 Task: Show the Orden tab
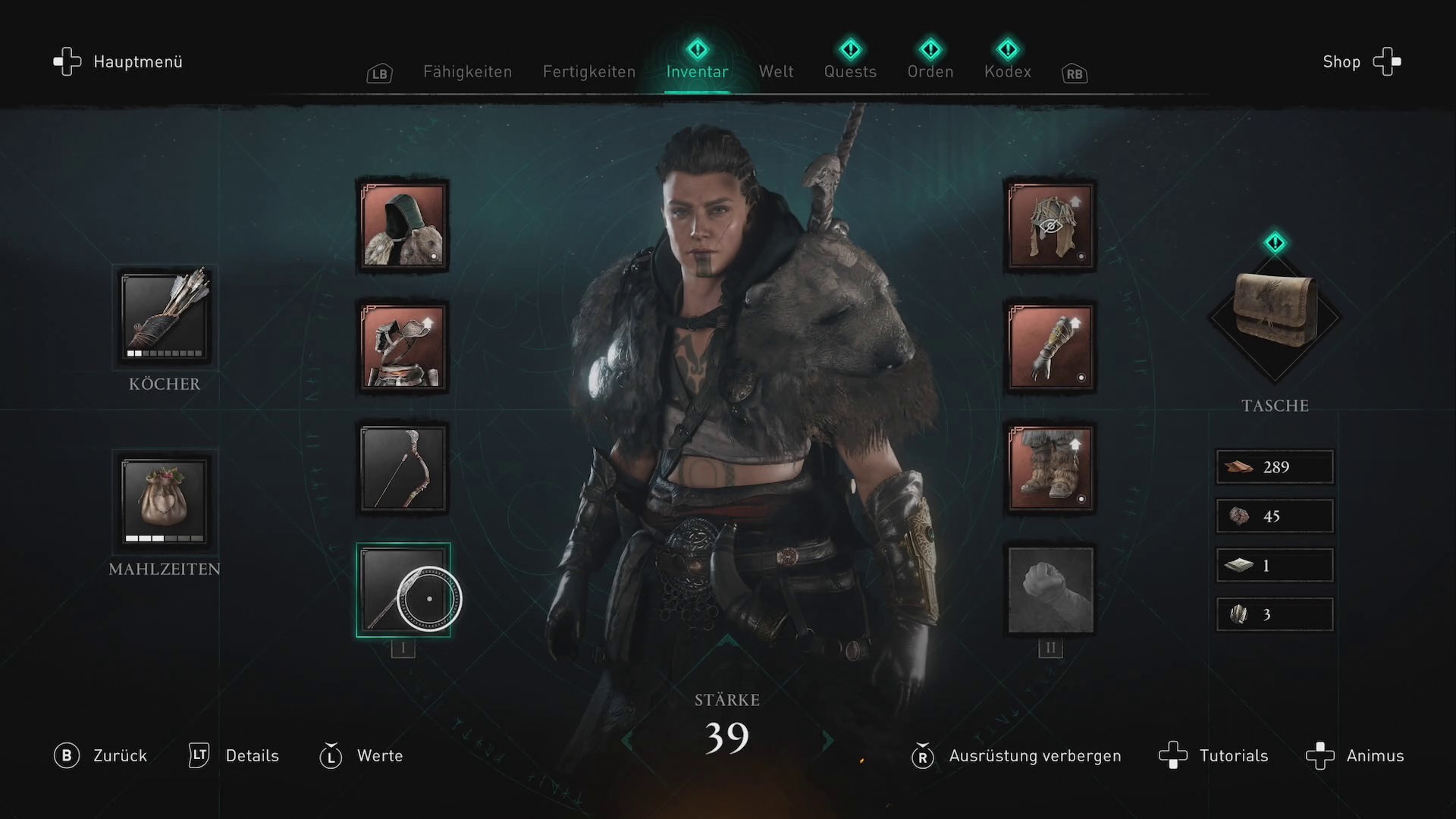[930, 72]
